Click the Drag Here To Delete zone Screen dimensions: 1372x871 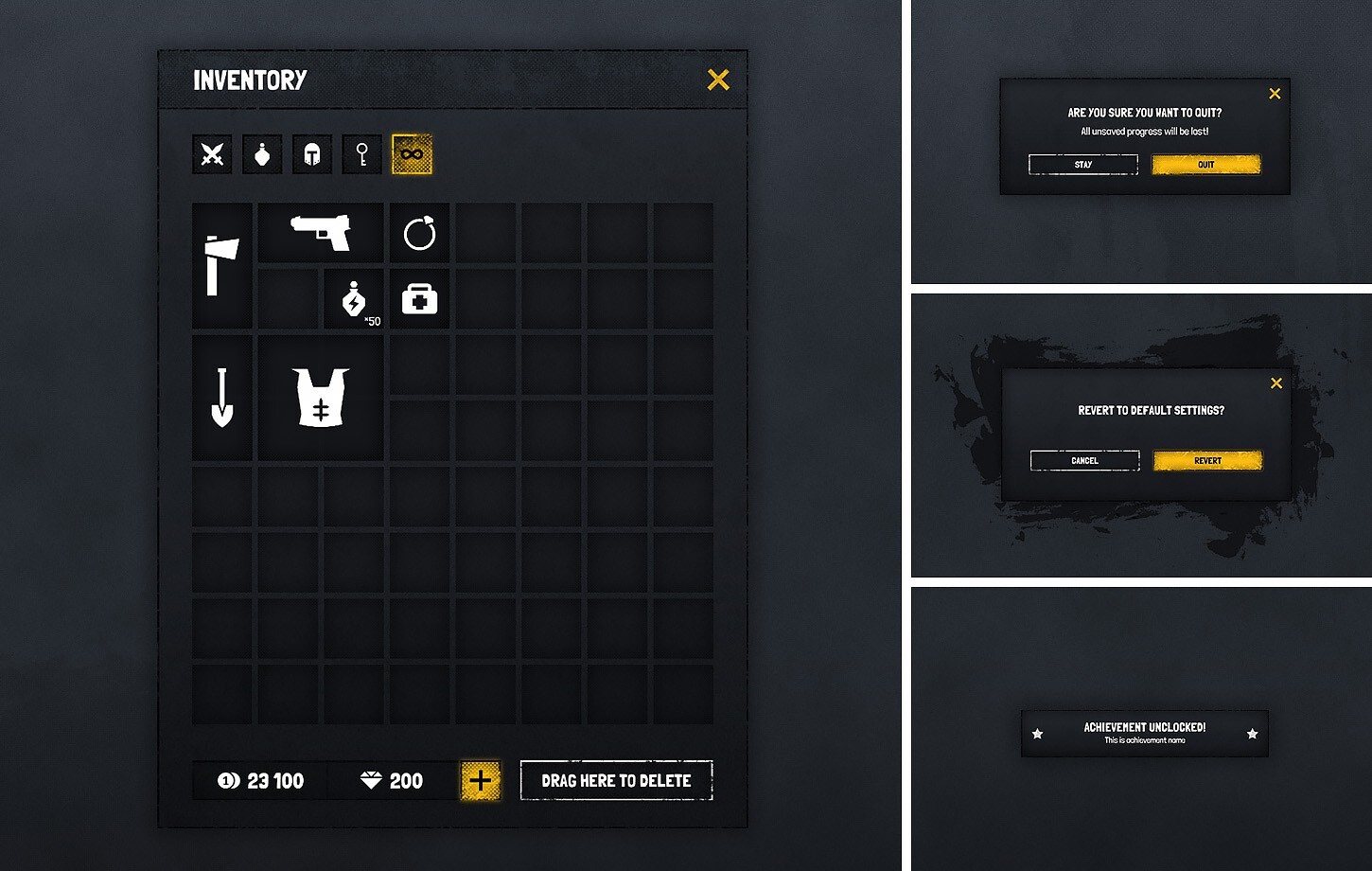coord(616,780)
